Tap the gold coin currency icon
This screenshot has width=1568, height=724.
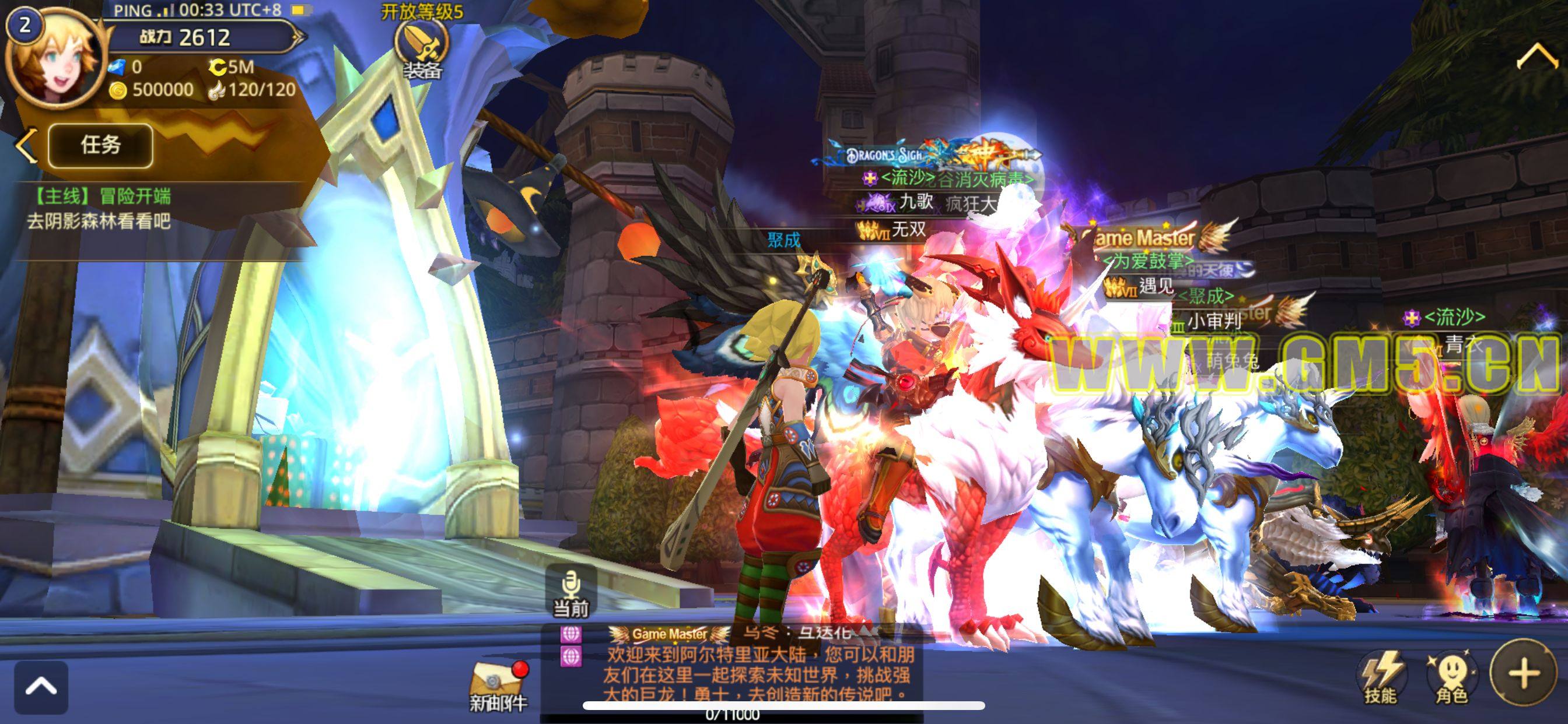click(118, 91)
